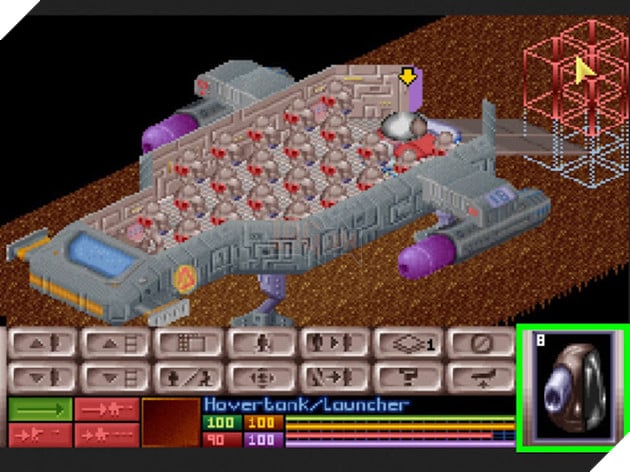The width and height of the screenshot is (630, 472).
Task: Reserve time units for an auto shot
Action: (106, 433)
